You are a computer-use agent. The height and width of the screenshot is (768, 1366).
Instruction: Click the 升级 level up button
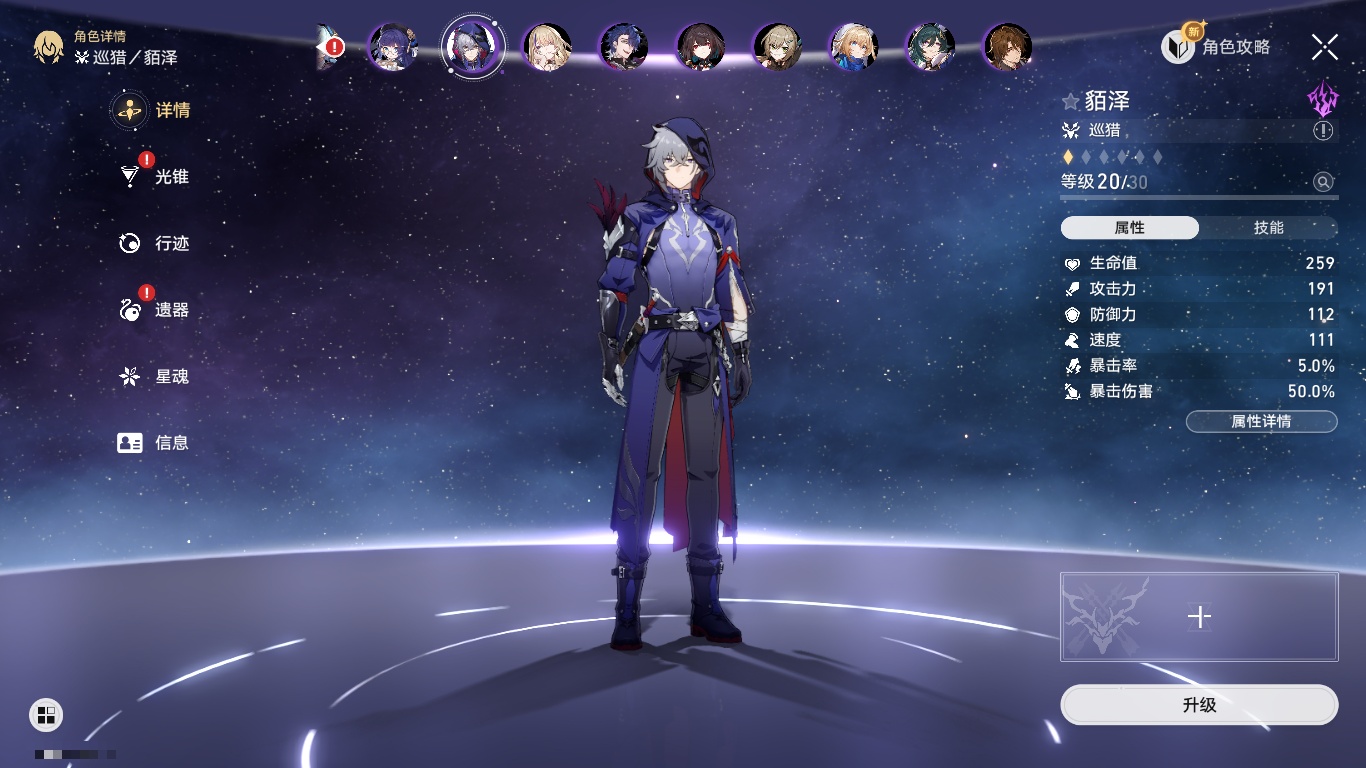[x=1199, y=705]
